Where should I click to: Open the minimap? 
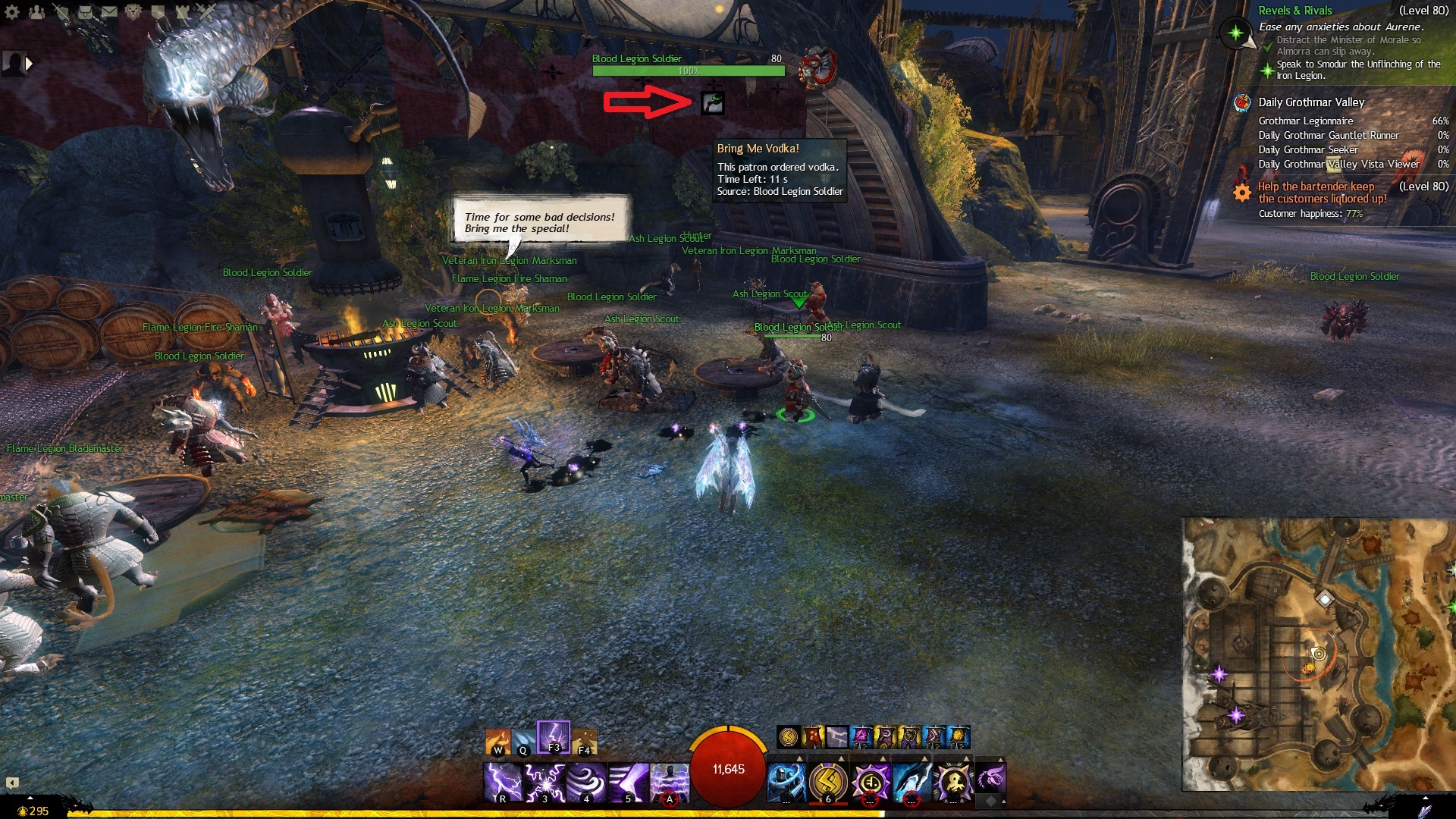(1318, 654)
